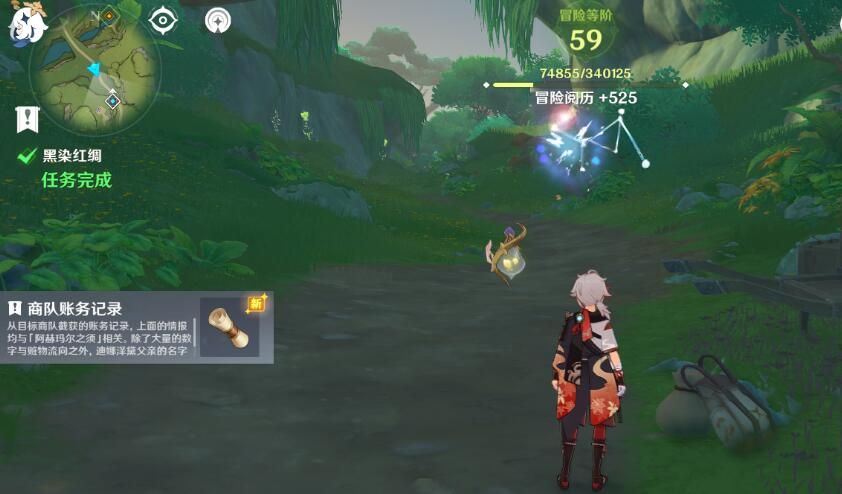Select the 黑染红绸 quest tracker entry

[x=72, y=156]
